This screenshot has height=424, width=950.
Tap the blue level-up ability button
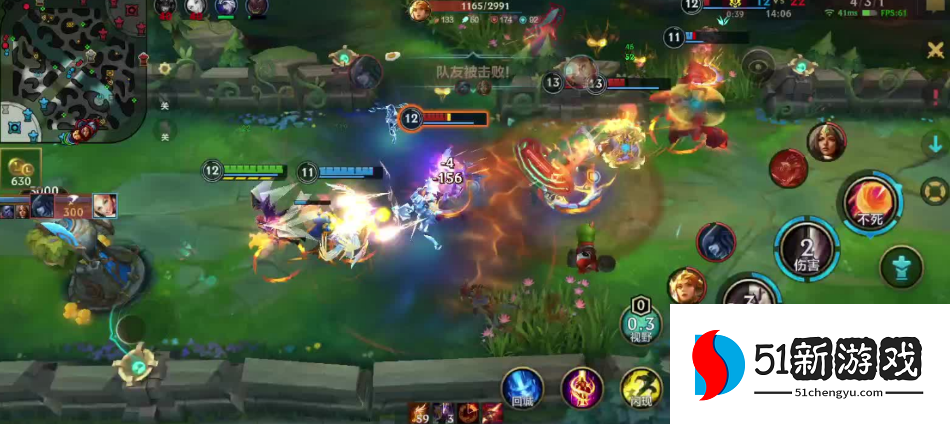tap(901, 267)
